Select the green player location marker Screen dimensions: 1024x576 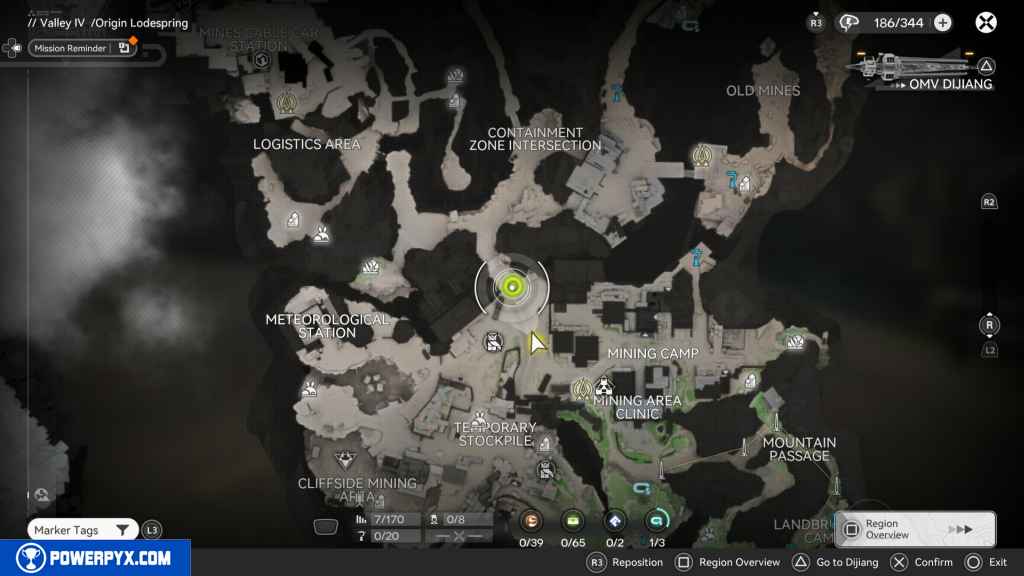(512, 288)
